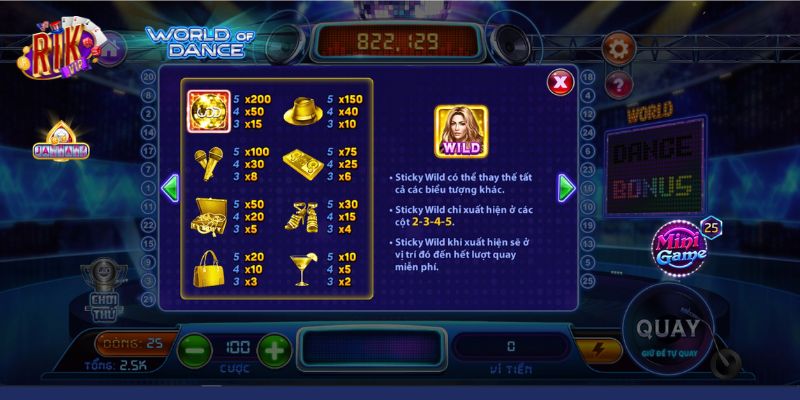Go to the previous paytable page
This screenshot has height=400, width=800.
coord(170,187)
